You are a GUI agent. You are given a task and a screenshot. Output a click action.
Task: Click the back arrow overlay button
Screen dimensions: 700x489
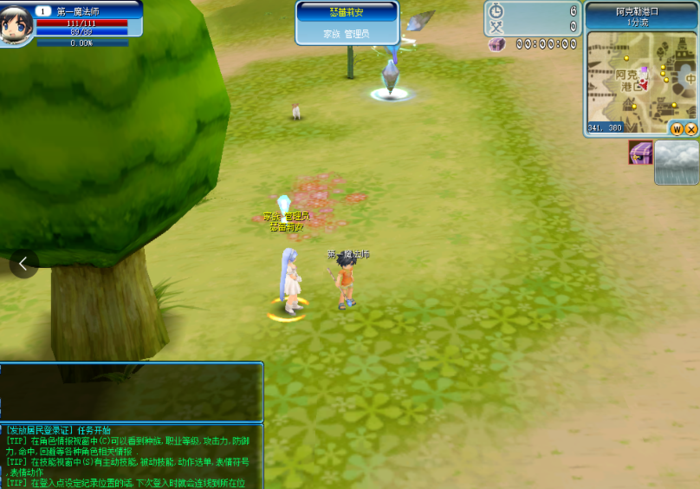(x=24, y=263)
